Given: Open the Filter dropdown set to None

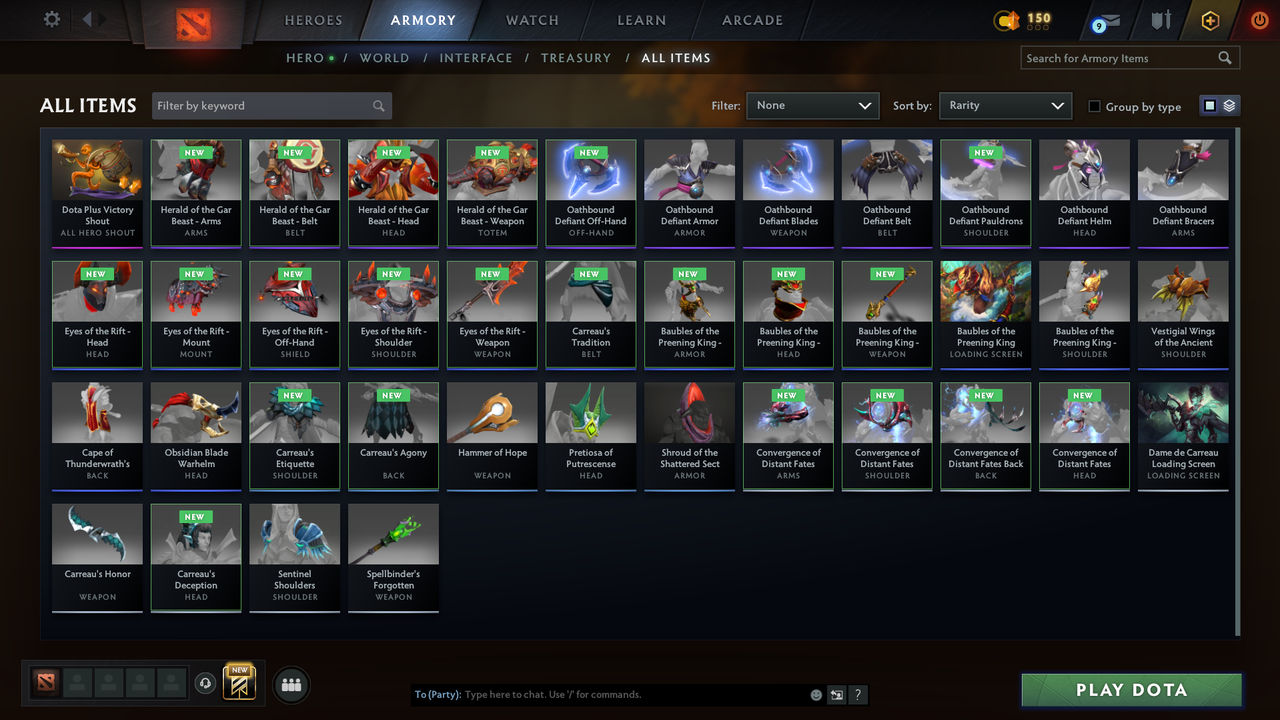Looking at the screenshot, I should (812, 104).
